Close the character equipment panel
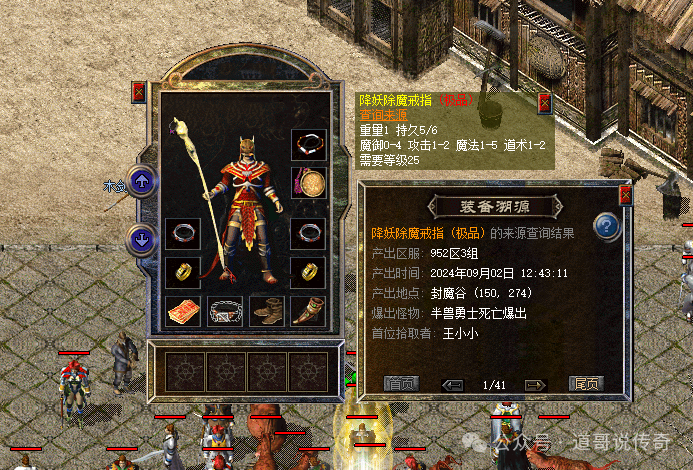 139,92
